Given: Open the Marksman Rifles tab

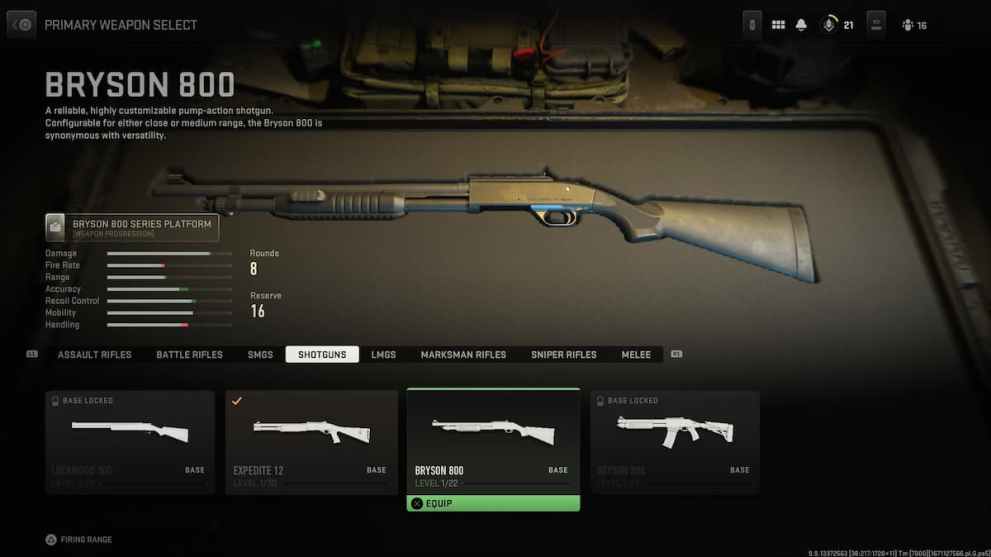Looking at the screenshot, I should tap(463, 355).
